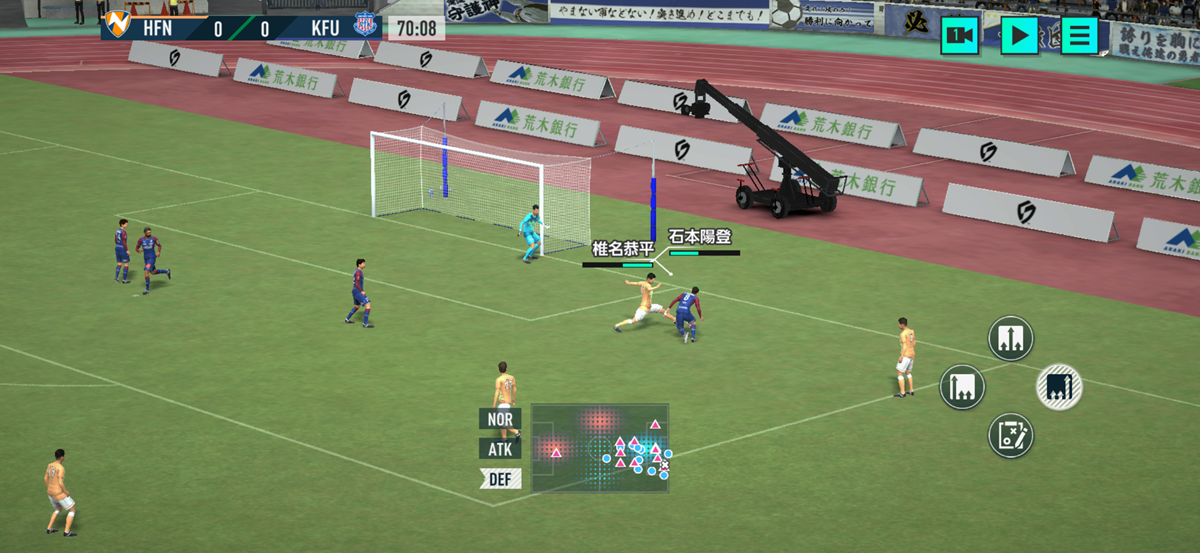The image size is (1200, 553).
Task: Switch the camera view with the camera icon
Action: (x=959, y=36)
